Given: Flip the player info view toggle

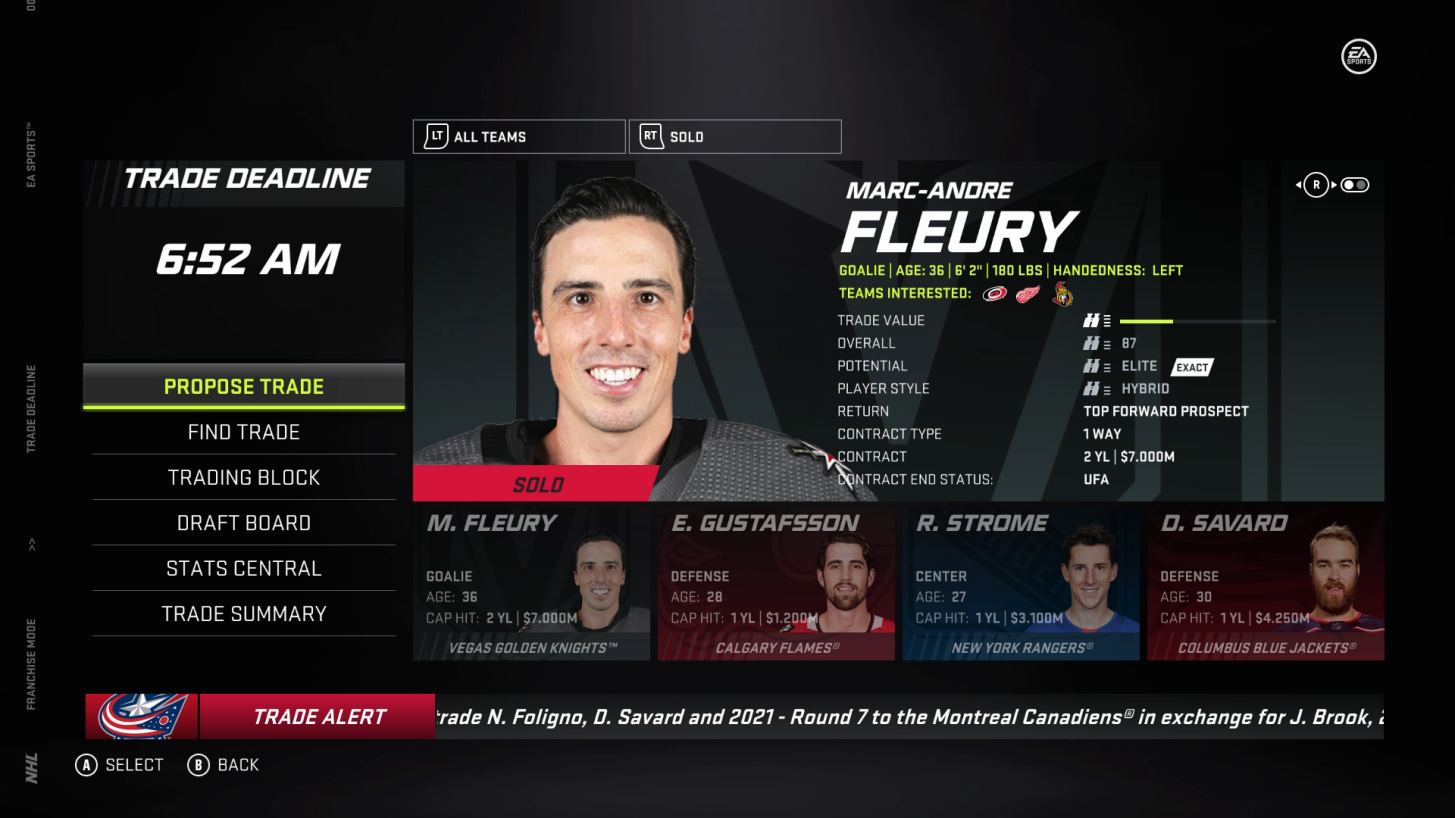Looking at the screenshot, I should [1355, 185].
